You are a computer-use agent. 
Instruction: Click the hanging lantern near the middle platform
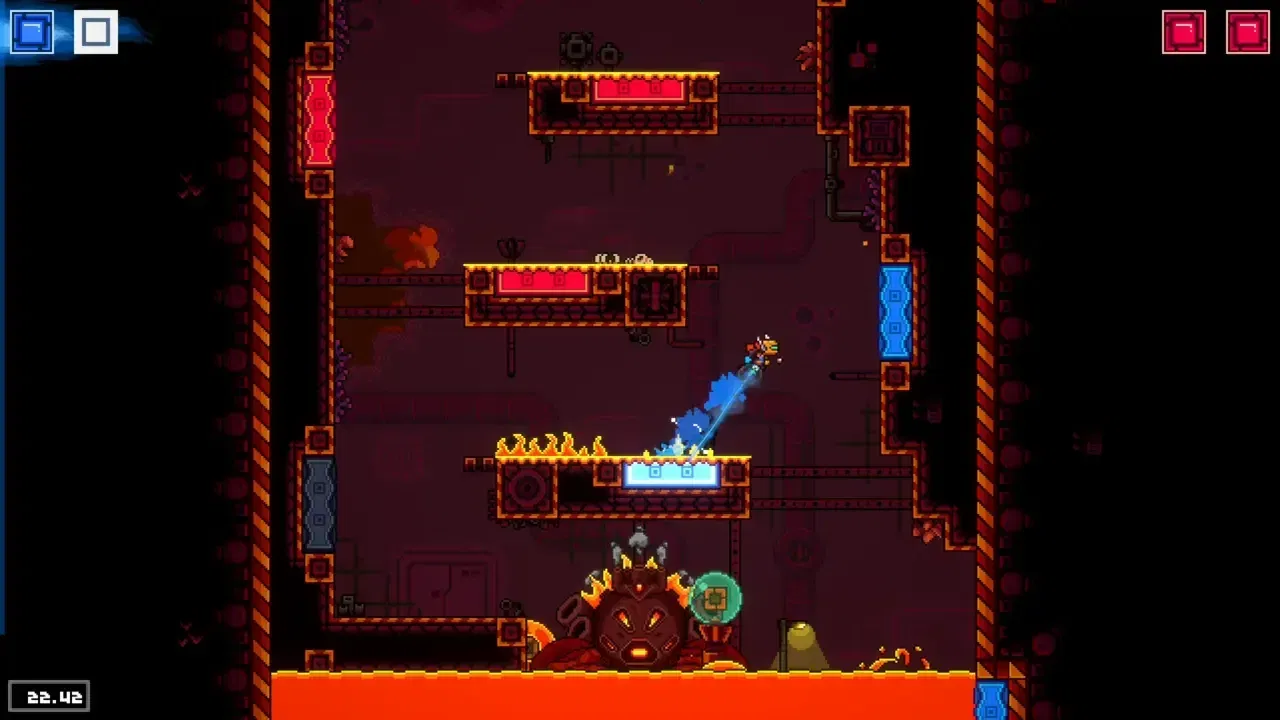[x=512, y=248]
